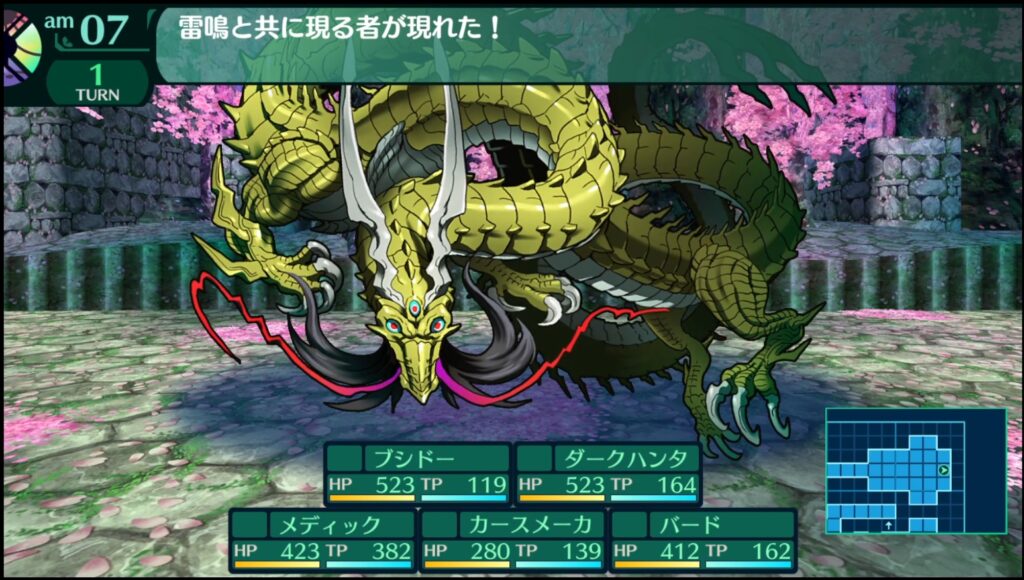Choose the メディック party member panel

322,539
